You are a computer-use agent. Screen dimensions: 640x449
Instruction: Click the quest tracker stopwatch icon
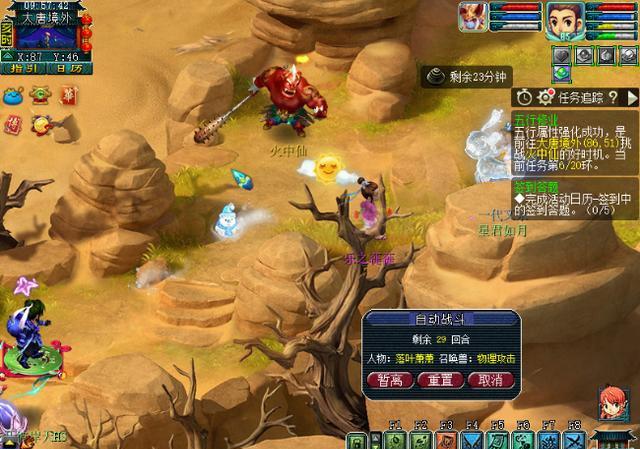[x=524, y=97]
